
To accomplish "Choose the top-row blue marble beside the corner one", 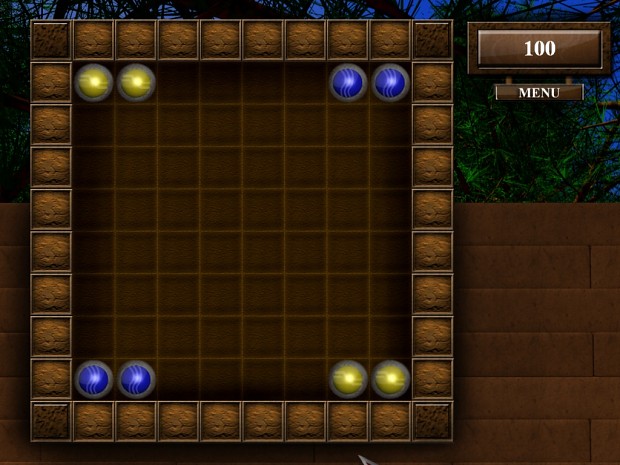I will tap(349, 82).
